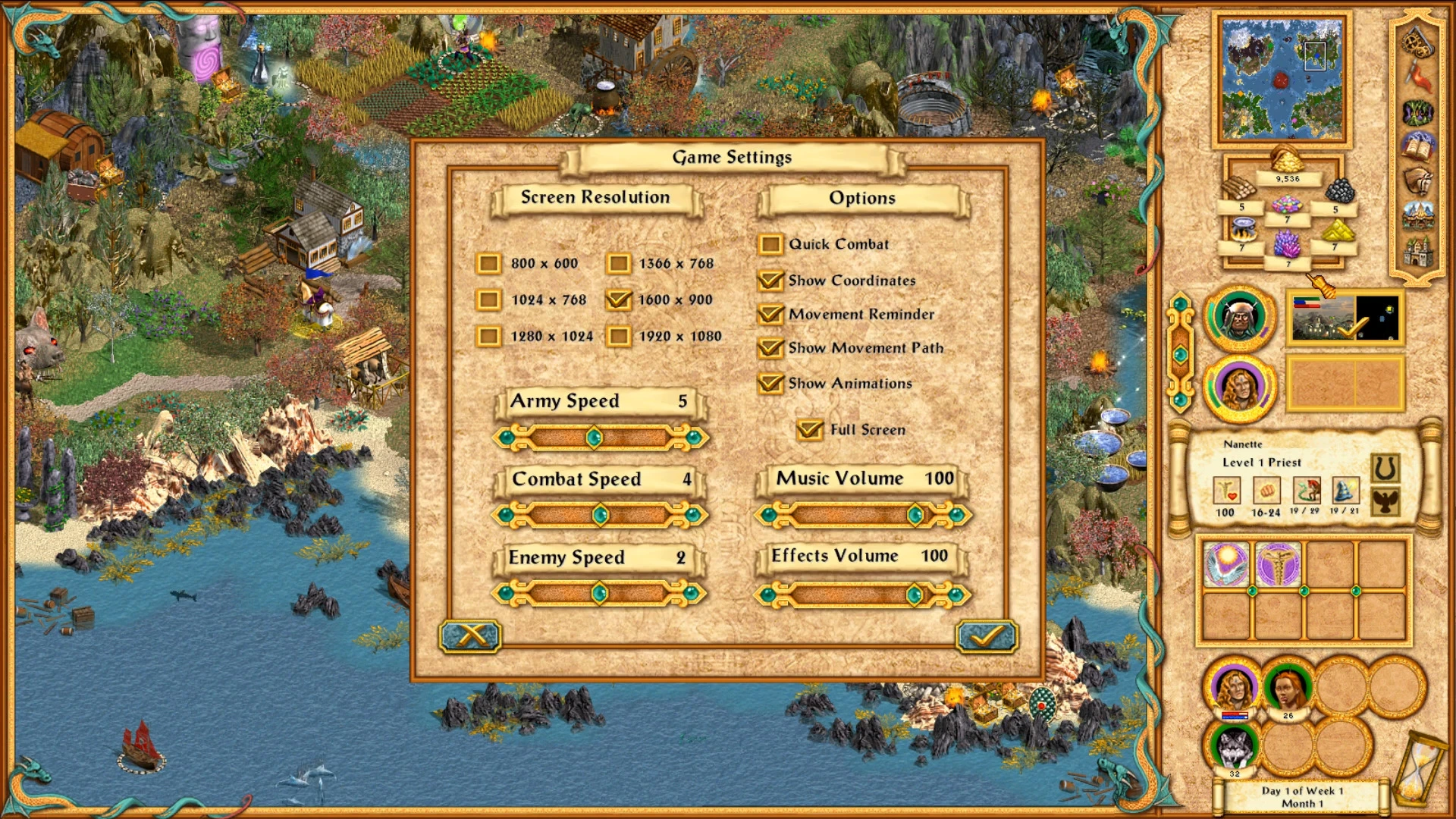This screenshot has height=819, width=1456.
Task: Uncheck the Full Screen option
Action: click(810, 429)
